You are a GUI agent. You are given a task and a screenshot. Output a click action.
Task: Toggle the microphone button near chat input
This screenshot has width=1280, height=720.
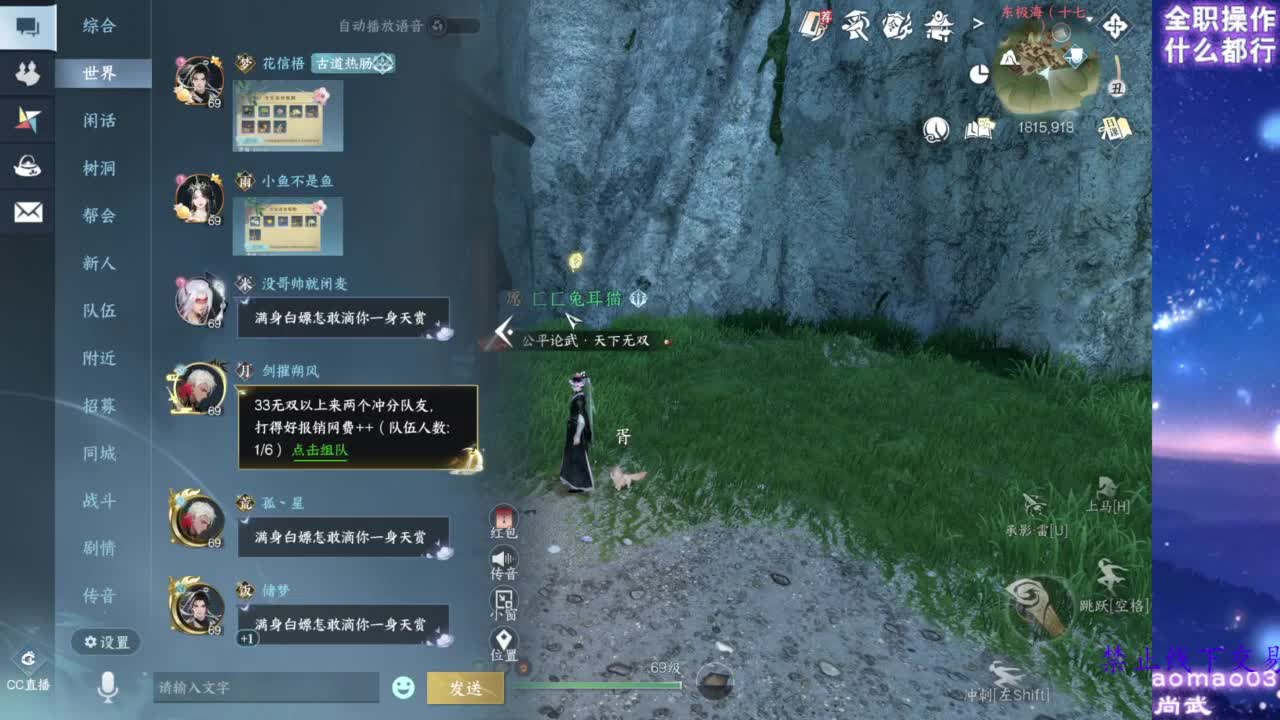110,686
